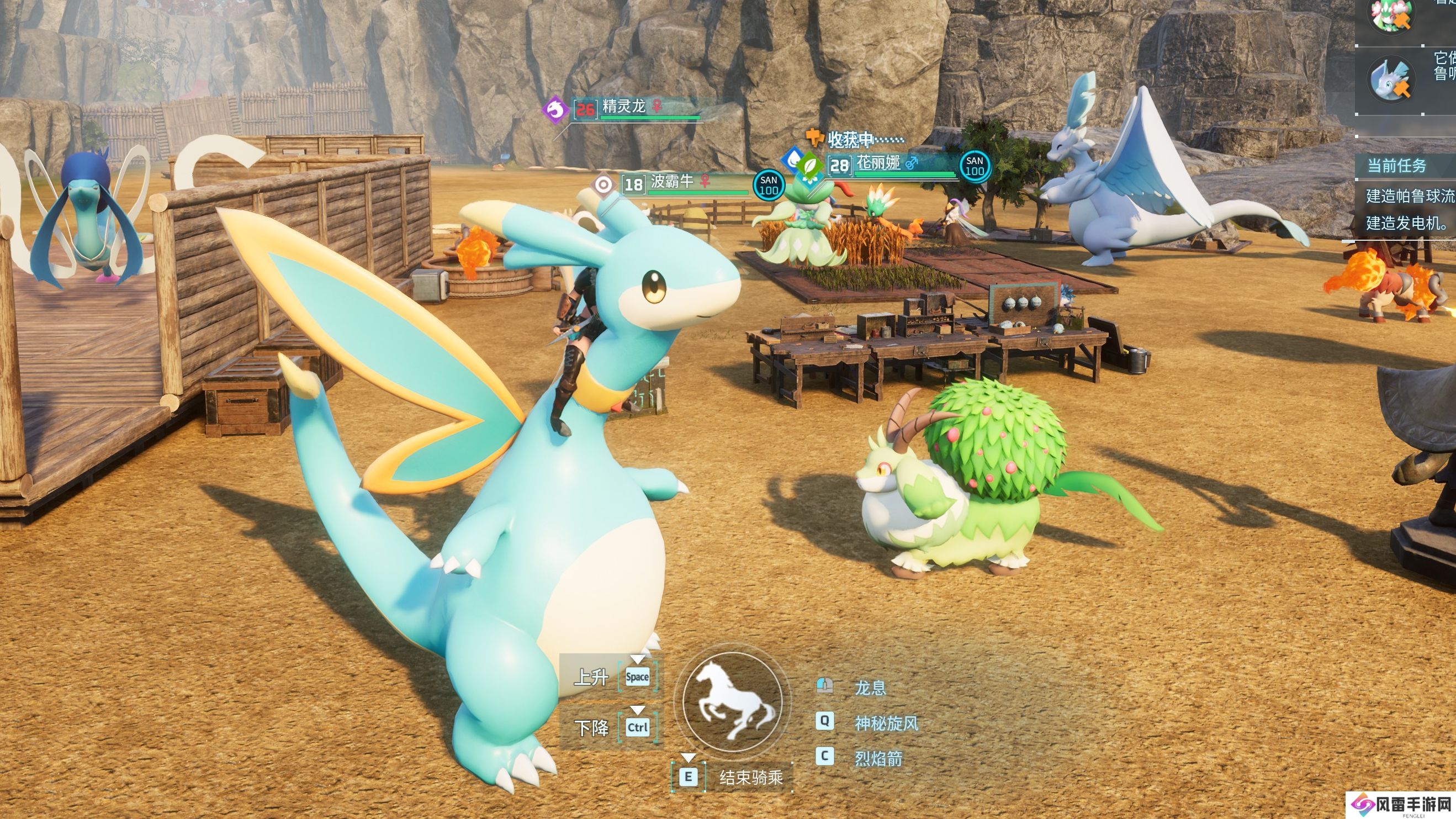
Task: Click the horse mount icon
Action: pos(733,702)
